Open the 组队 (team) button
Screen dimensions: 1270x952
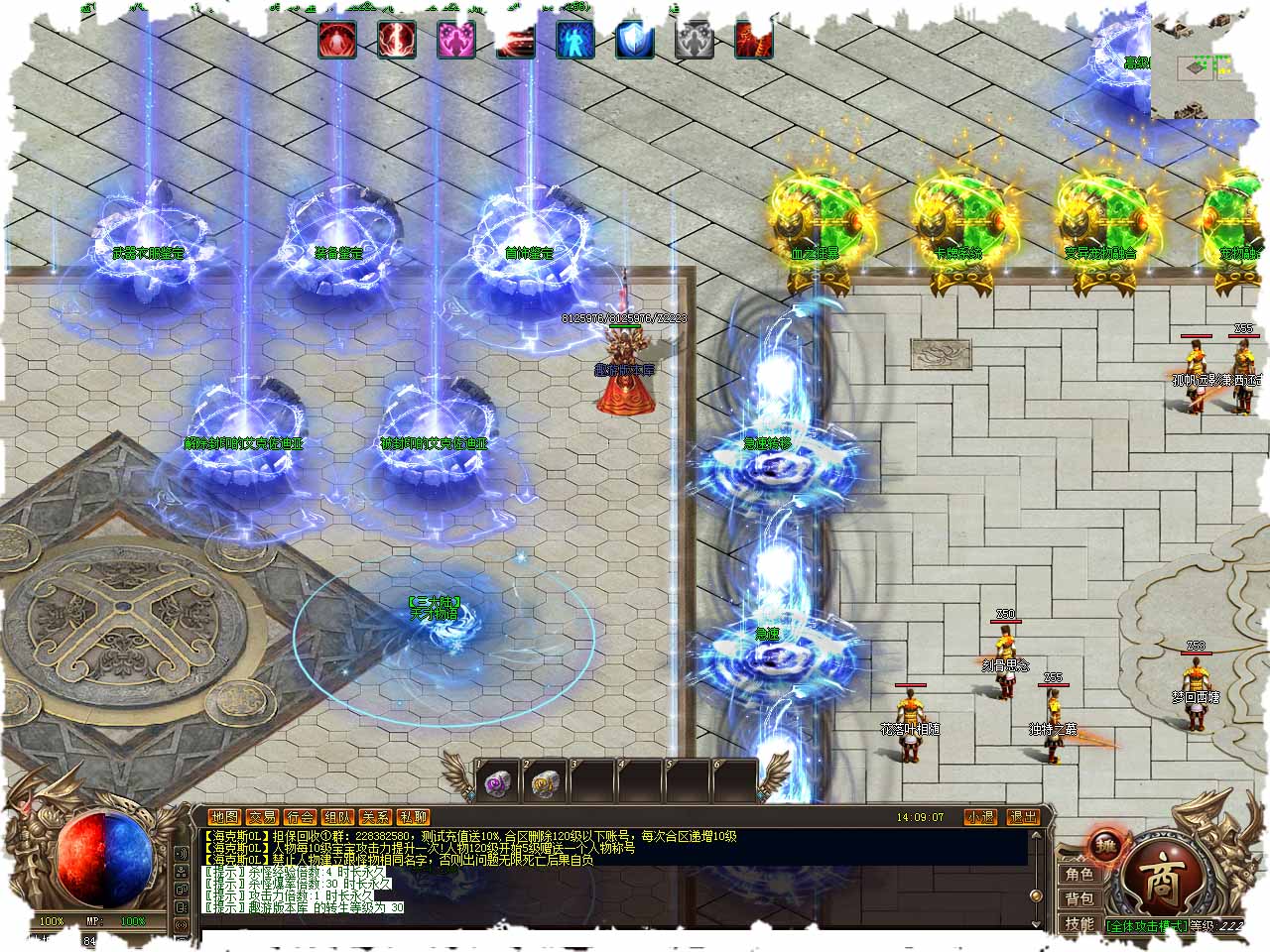[337, 817]
